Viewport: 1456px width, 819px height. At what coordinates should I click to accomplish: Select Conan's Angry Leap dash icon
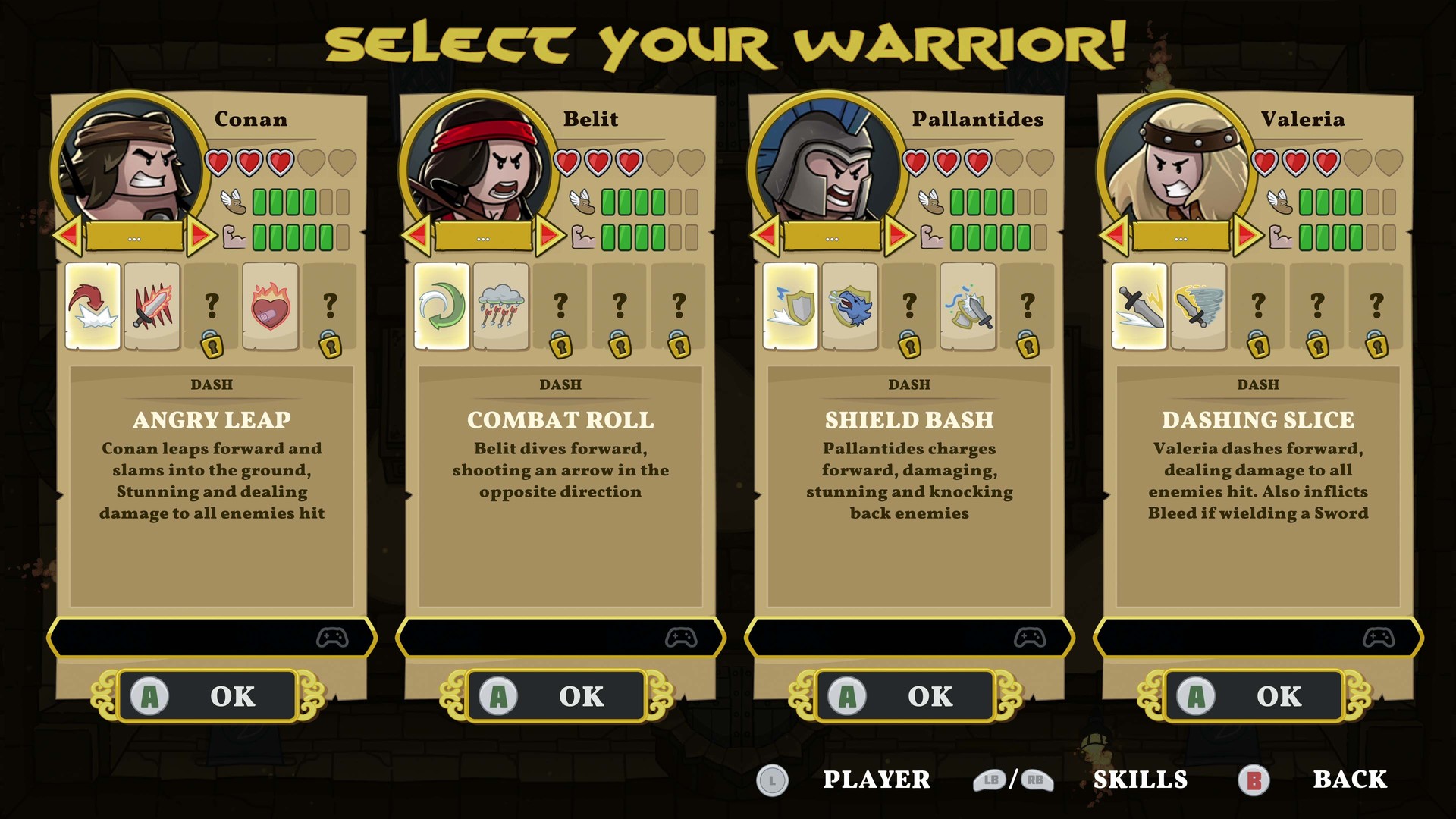click(92, 306)
